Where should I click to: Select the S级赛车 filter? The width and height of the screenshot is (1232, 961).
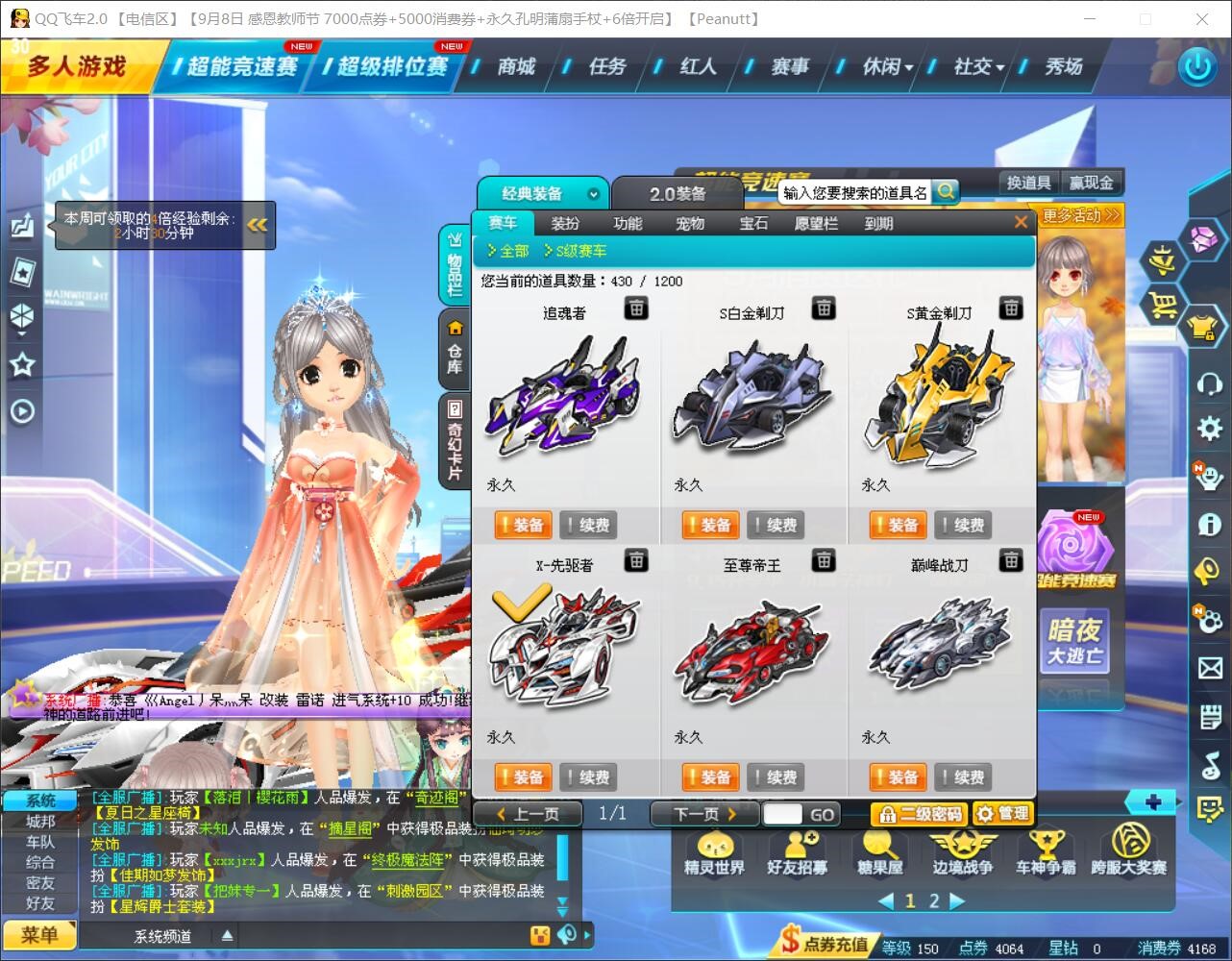click(579, 251)
